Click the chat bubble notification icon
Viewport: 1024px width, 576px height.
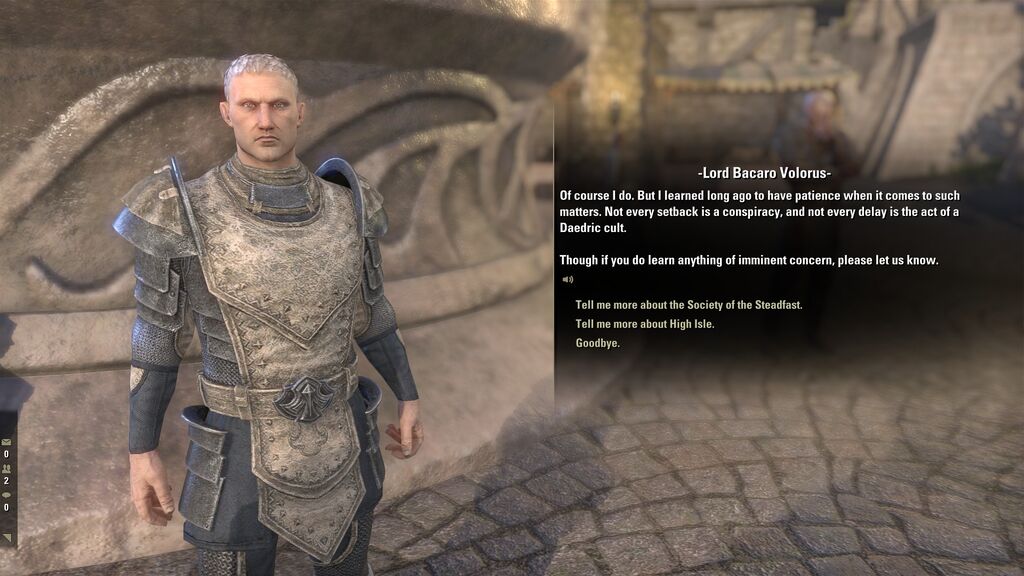pyautogui.click(x=6, y=494)
